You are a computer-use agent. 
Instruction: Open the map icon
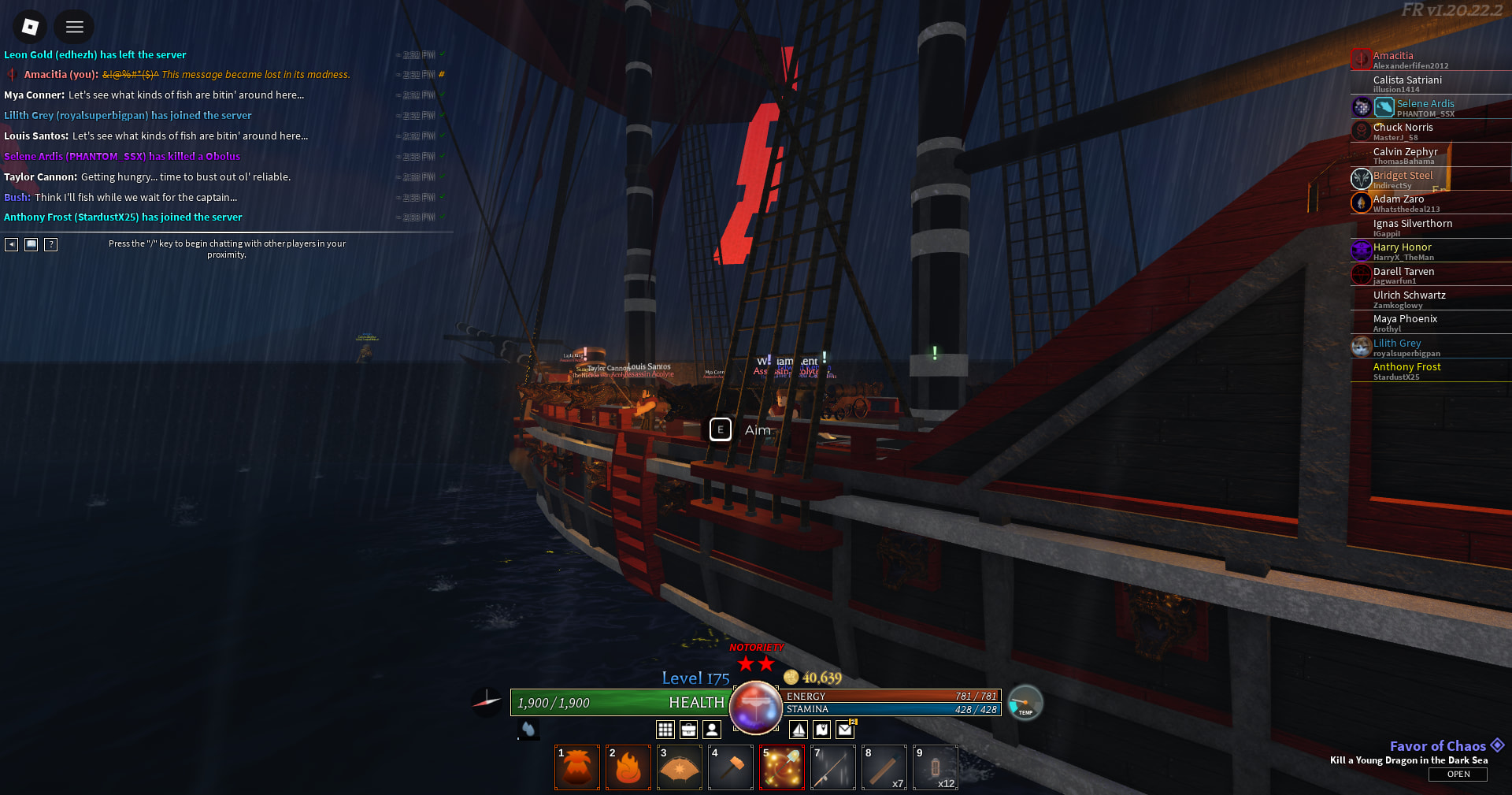821,730
